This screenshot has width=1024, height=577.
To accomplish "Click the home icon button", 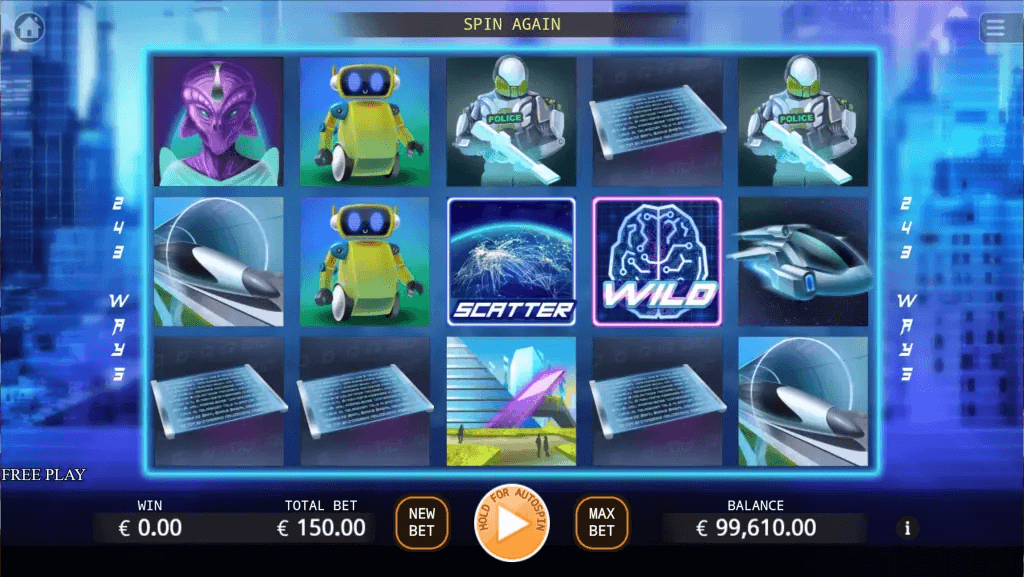I will [30, 28].
